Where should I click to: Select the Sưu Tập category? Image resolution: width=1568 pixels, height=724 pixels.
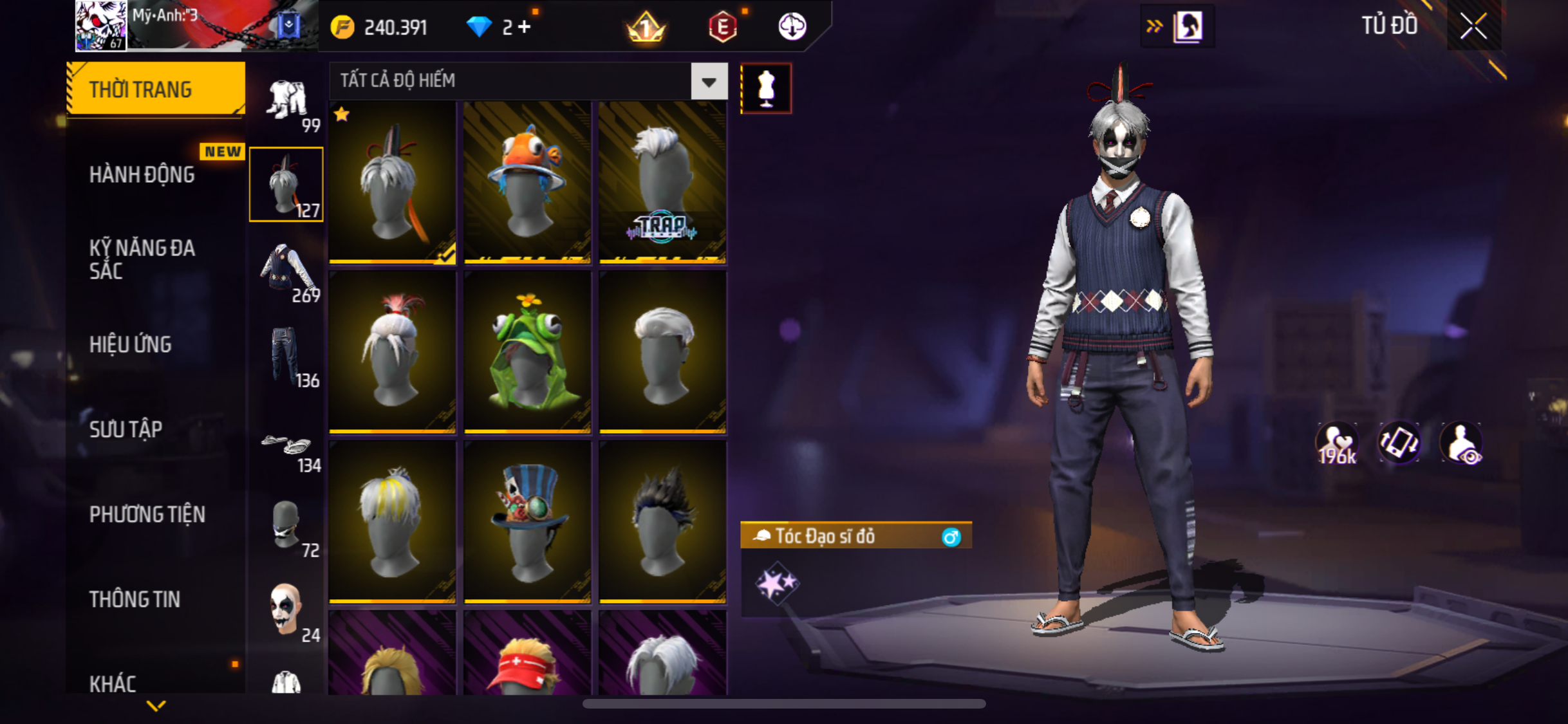pos(126,429)
